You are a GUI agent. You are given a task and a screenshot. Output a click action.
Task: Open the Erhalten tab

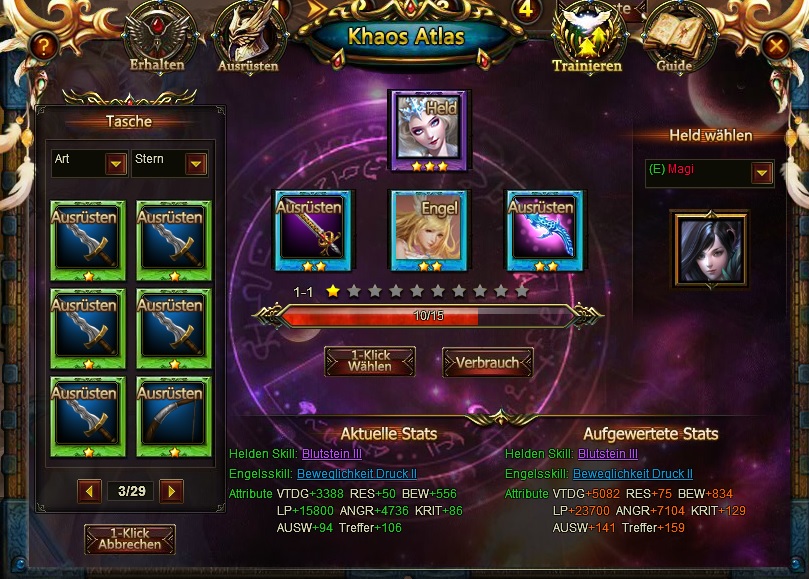point(156,42)
